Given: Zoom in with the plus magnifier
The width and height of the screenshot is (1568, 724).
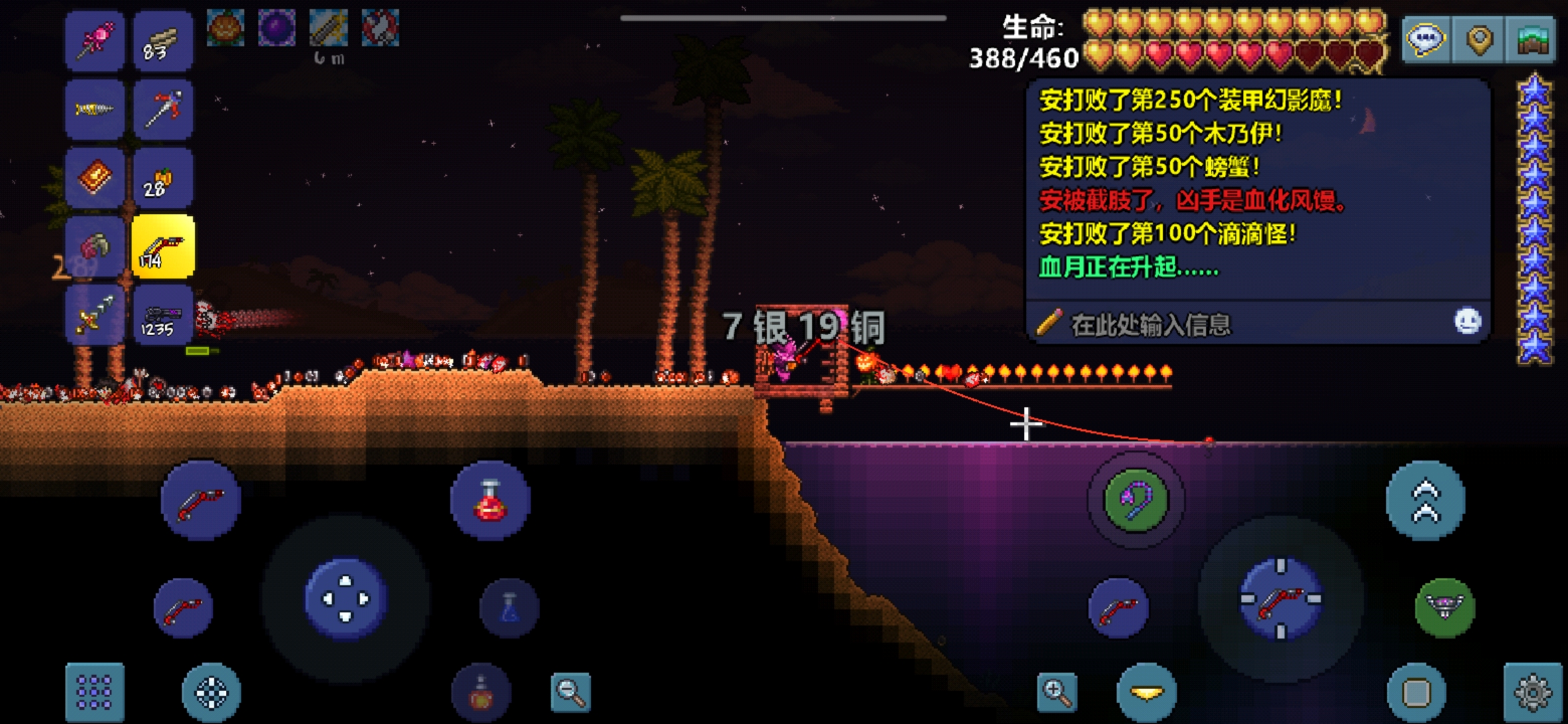Looking at the screenshot, I should [x=1057, y=692].
